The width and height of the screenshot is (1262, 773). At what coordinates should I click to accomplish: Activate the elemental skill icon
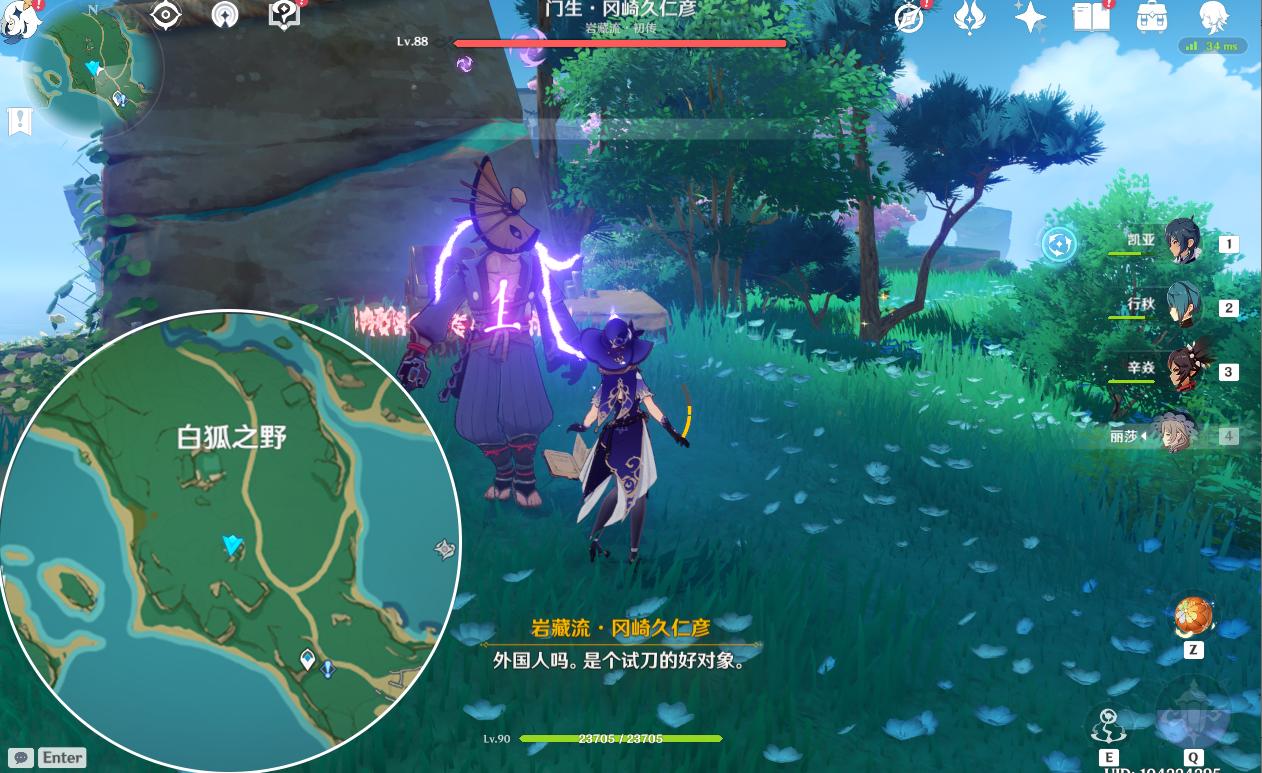[1108, 725]
